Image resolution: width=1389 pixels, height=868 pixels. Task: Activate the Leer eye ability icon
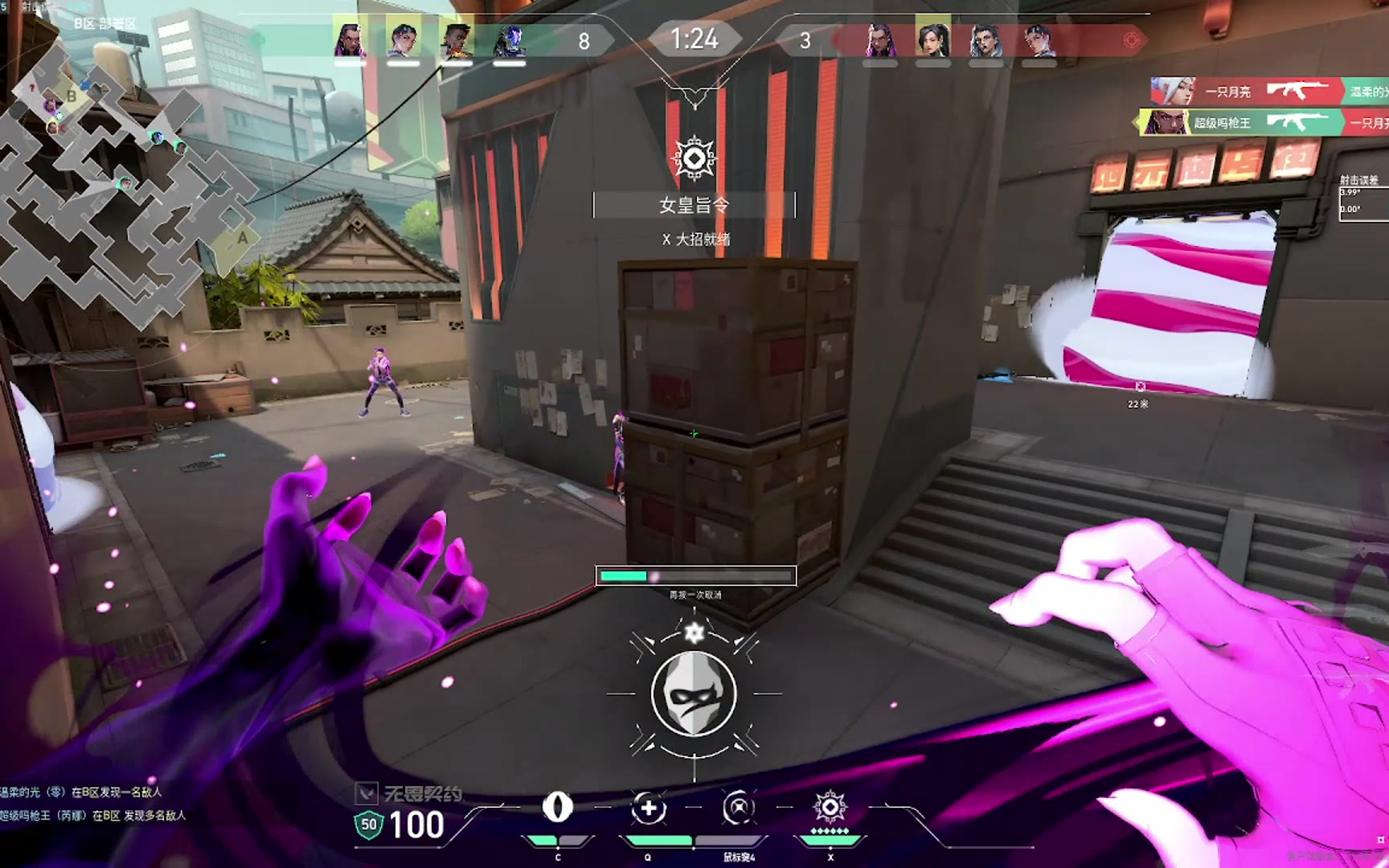click(558, 808)
